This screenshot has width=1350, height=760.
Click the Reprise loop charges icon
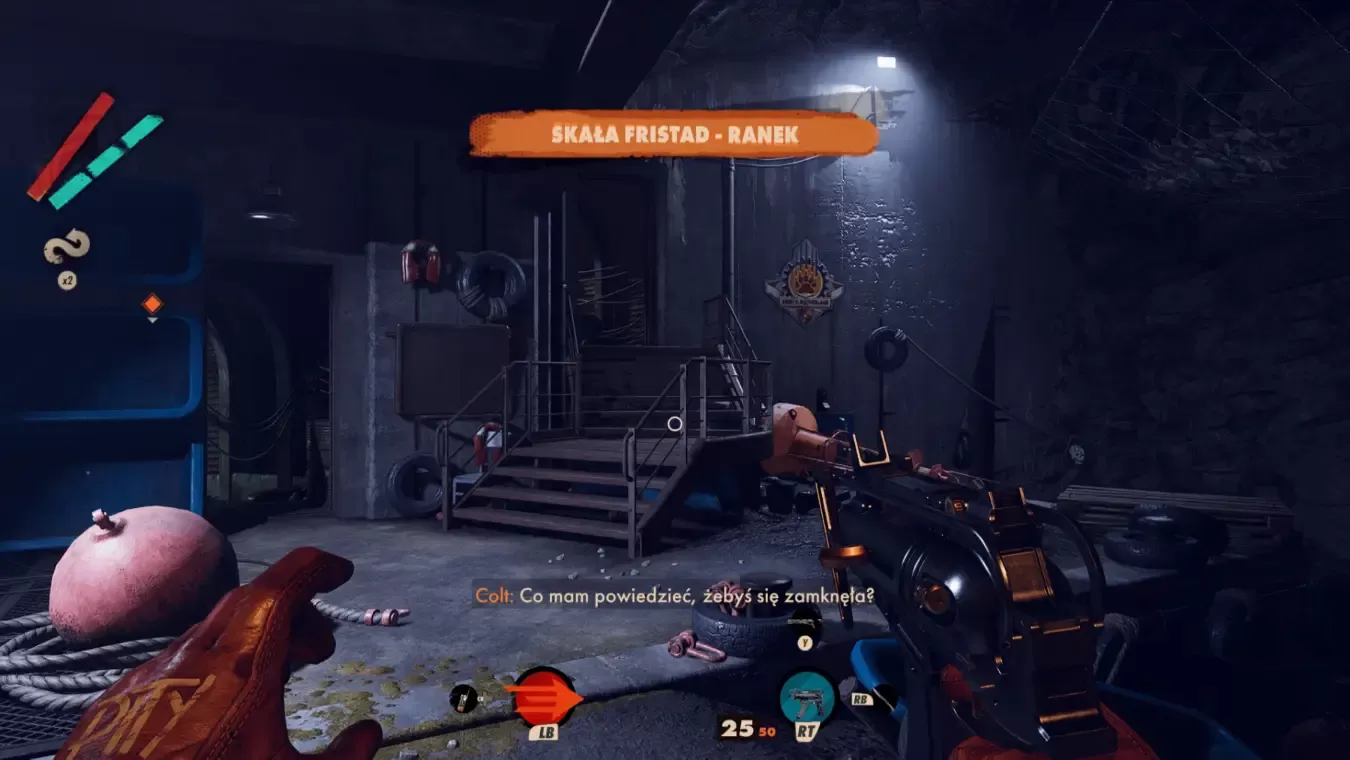point(67,247)
